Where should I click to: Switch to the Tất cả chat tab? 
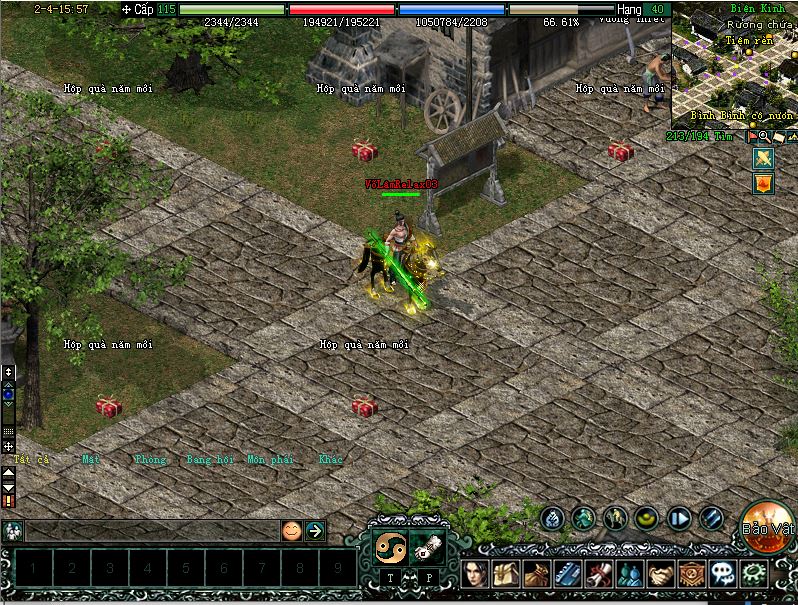point(31,460)
